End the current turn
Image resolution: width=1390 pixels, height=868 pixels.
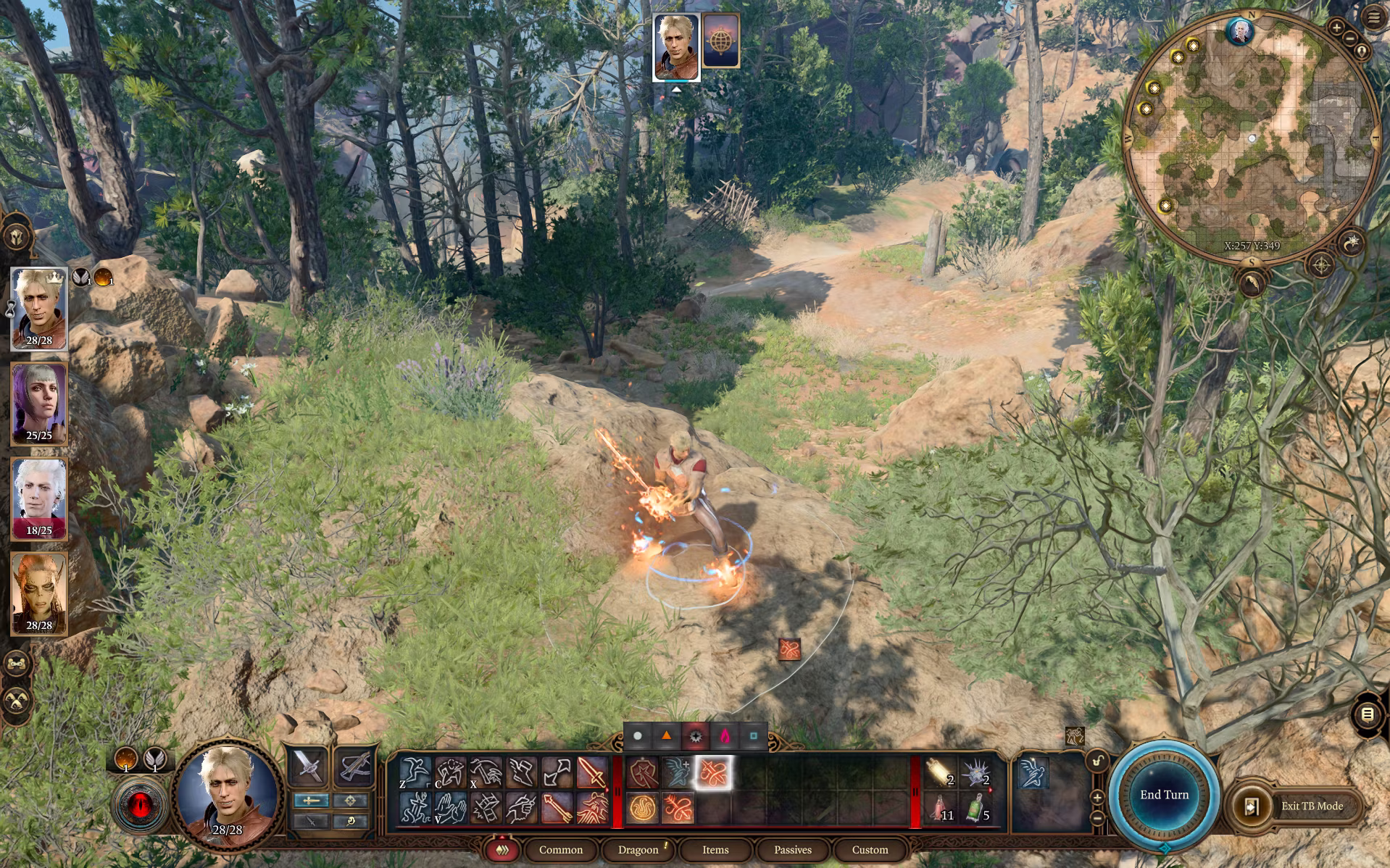1164,795
